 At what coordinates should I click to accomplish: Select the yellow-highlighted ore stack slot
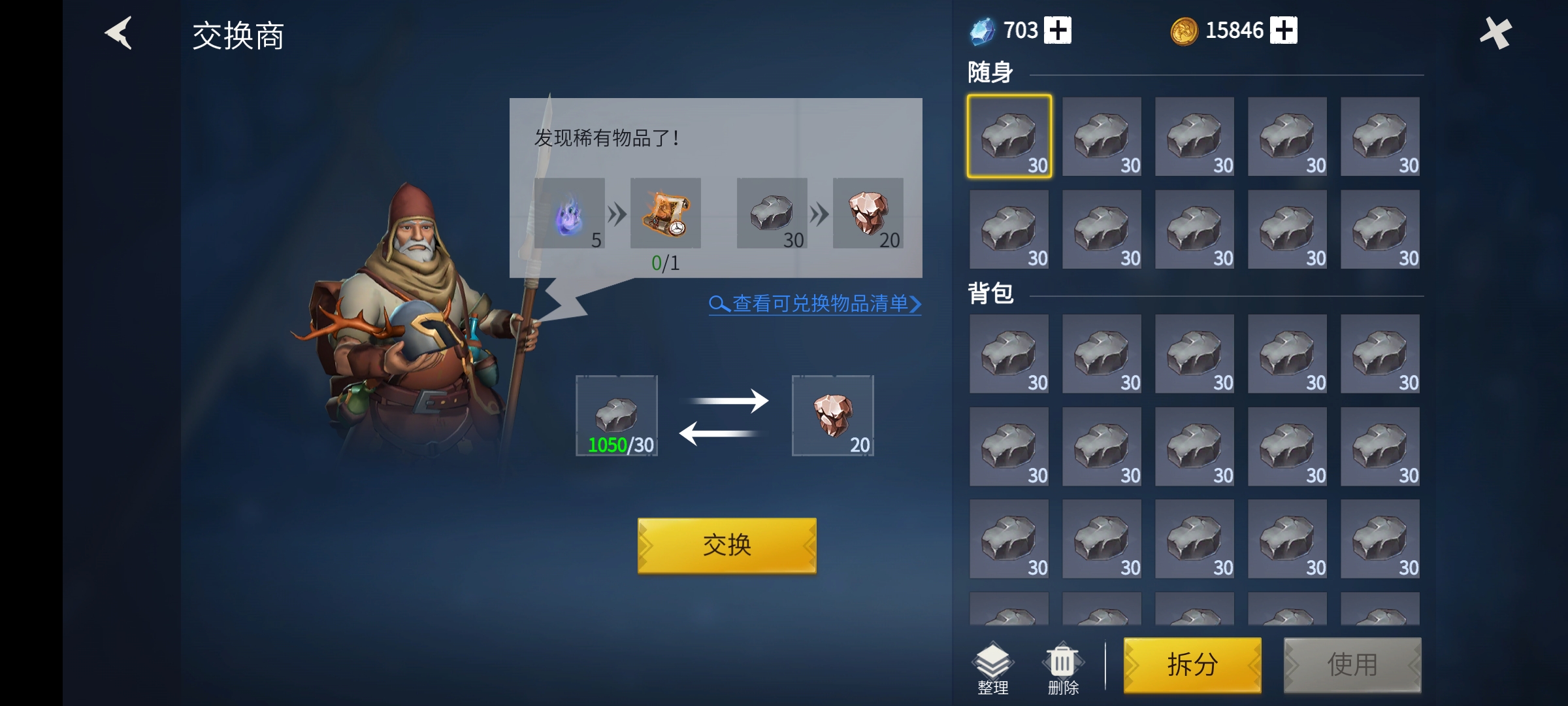pos(1009,137)
